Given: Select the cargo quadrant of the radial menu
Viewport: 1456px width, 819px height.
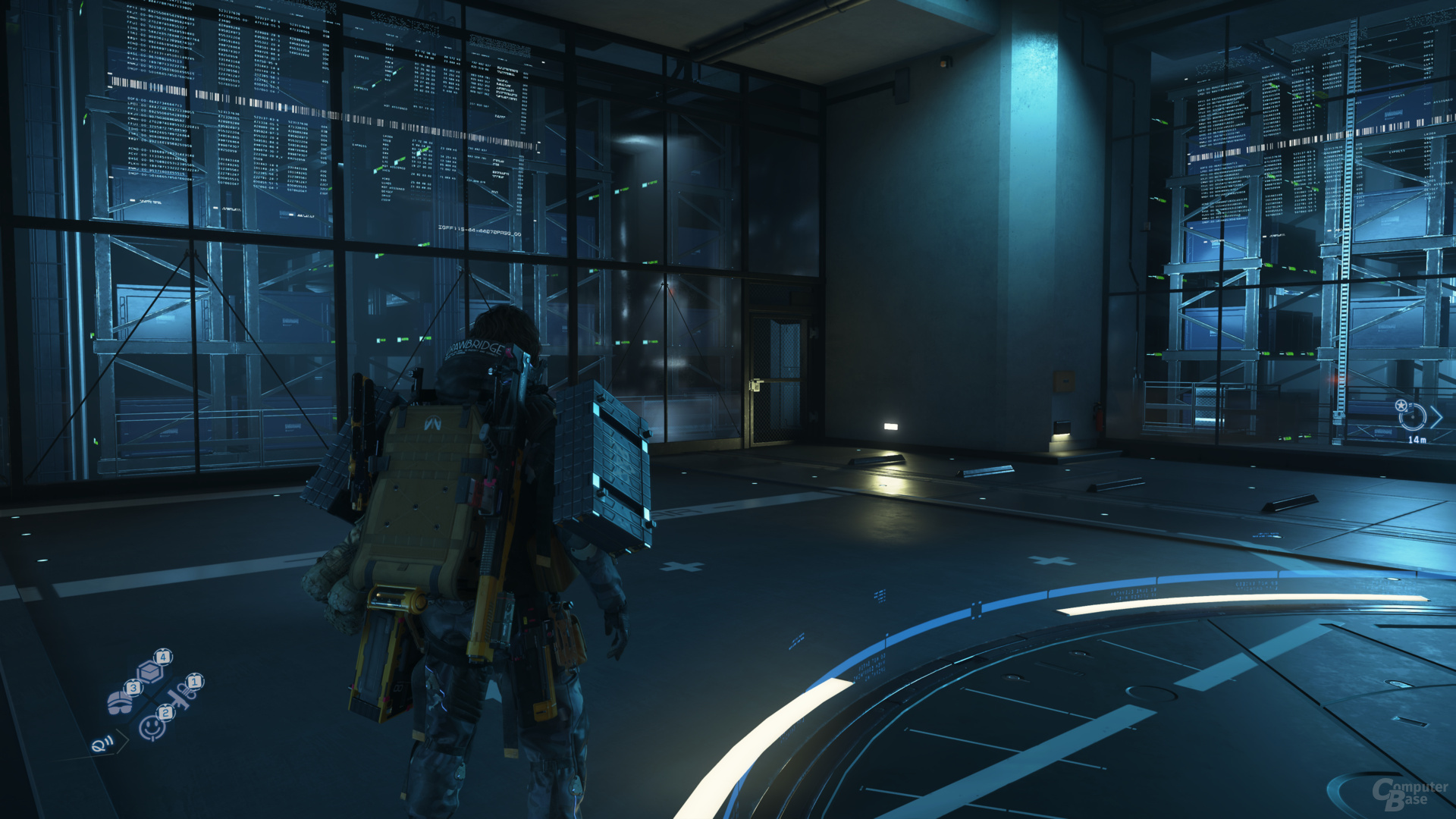Looking at the screenshot, I should [149, 672].
